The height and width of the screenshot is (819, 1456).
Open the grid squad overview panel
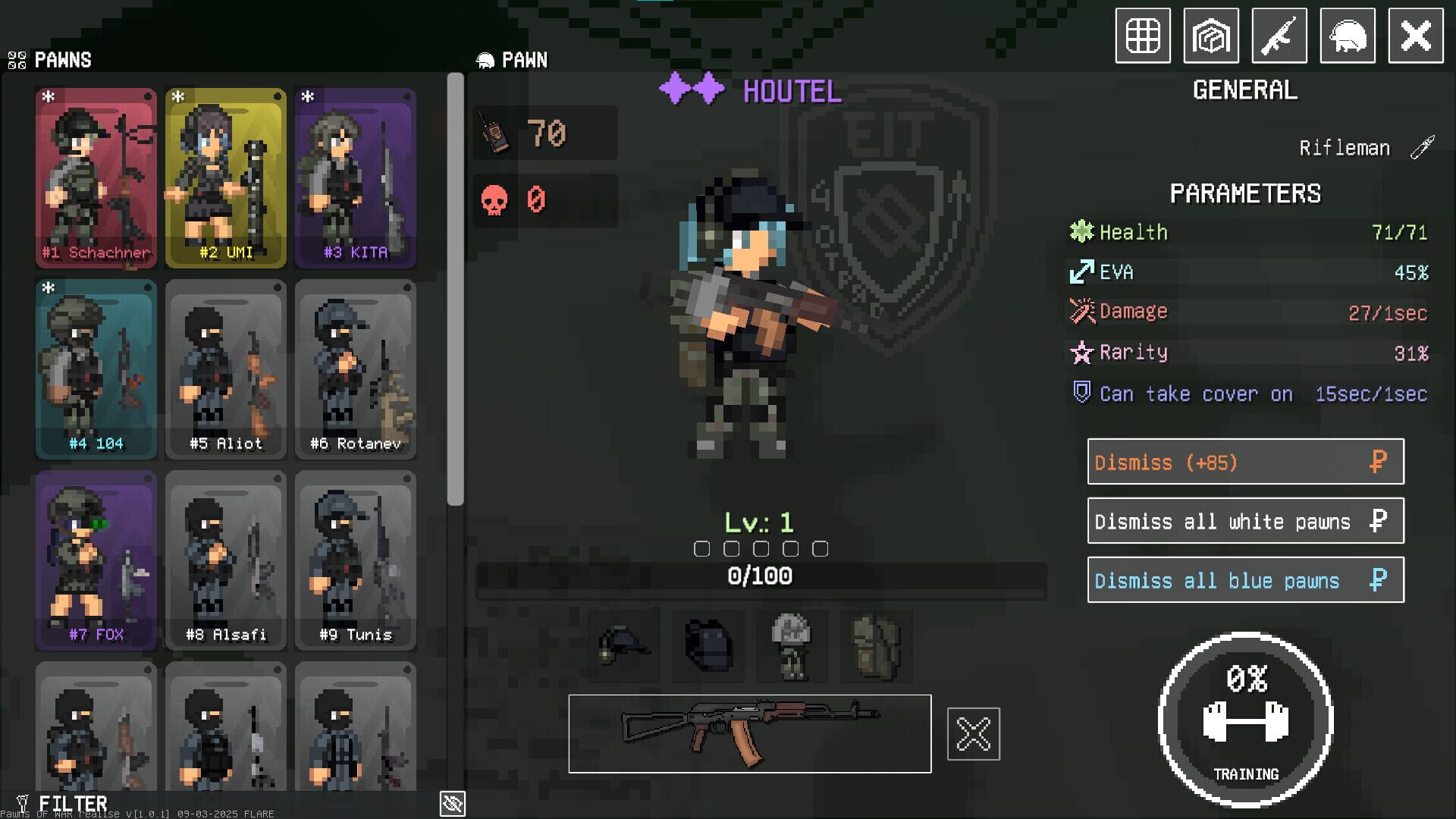pos(1142,35)
